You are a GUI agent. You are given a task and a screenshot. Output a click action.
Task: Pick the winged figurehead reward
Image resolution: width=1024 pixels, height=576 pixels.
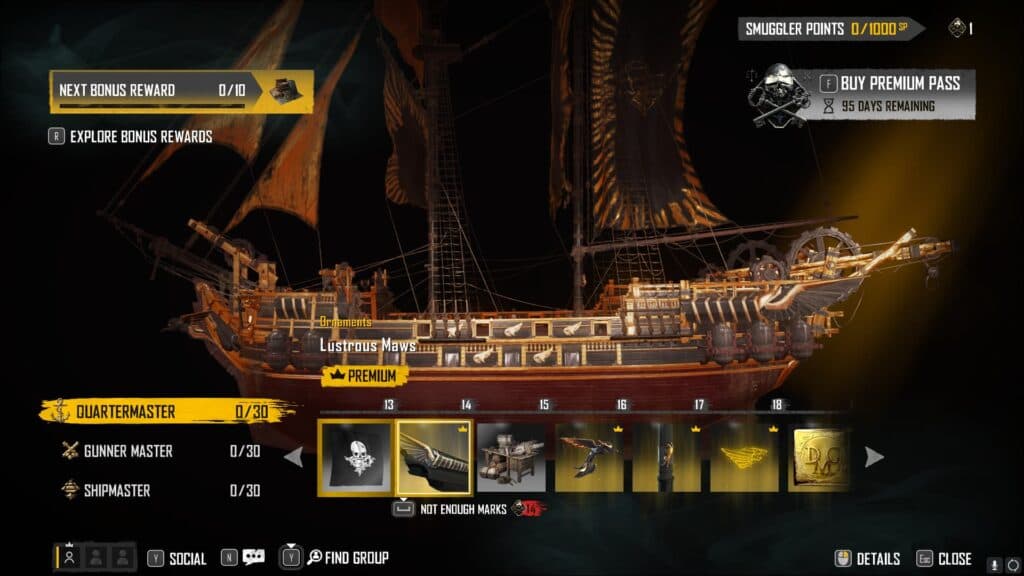[x=589, y=456]
